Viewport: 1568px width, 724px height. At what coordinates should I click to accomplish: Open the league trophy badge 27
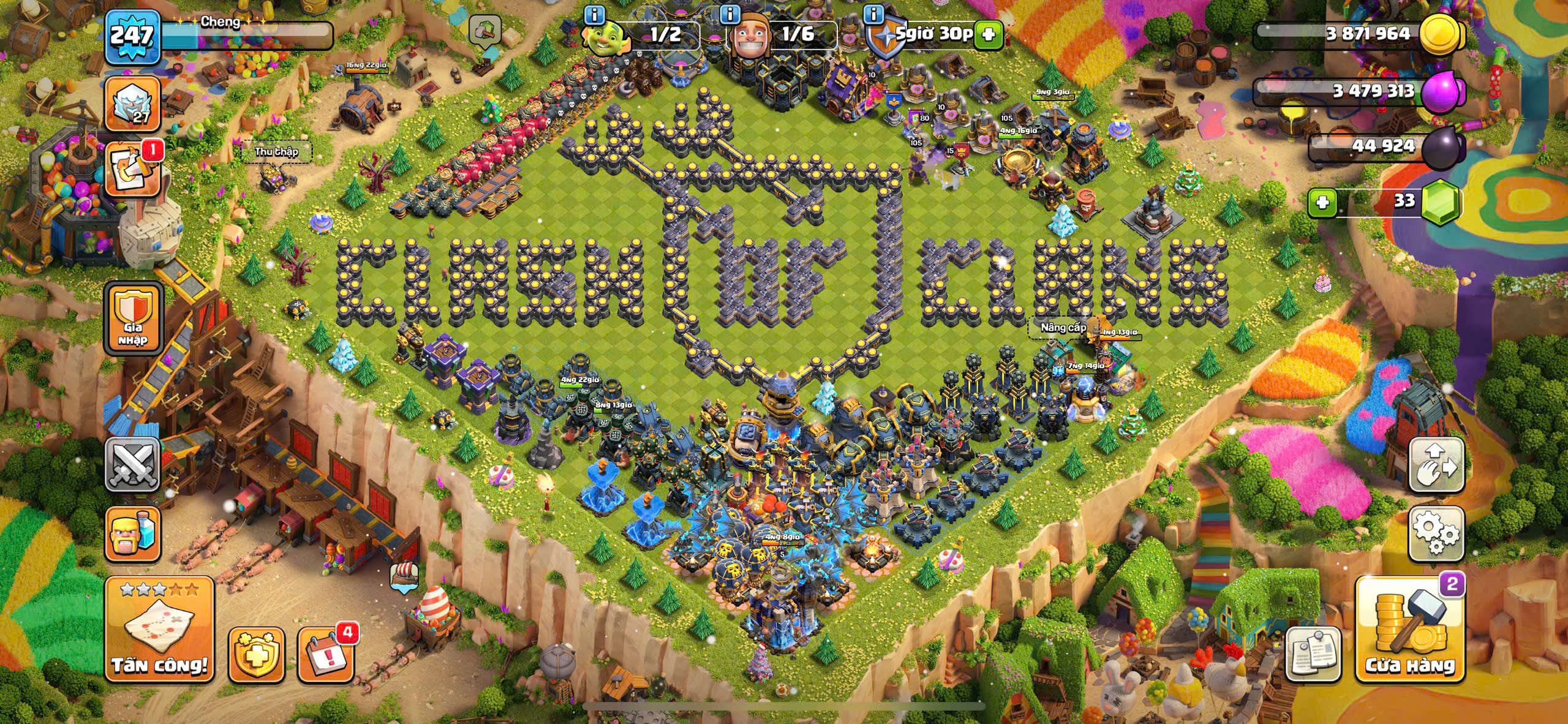(x=133, y=104)
